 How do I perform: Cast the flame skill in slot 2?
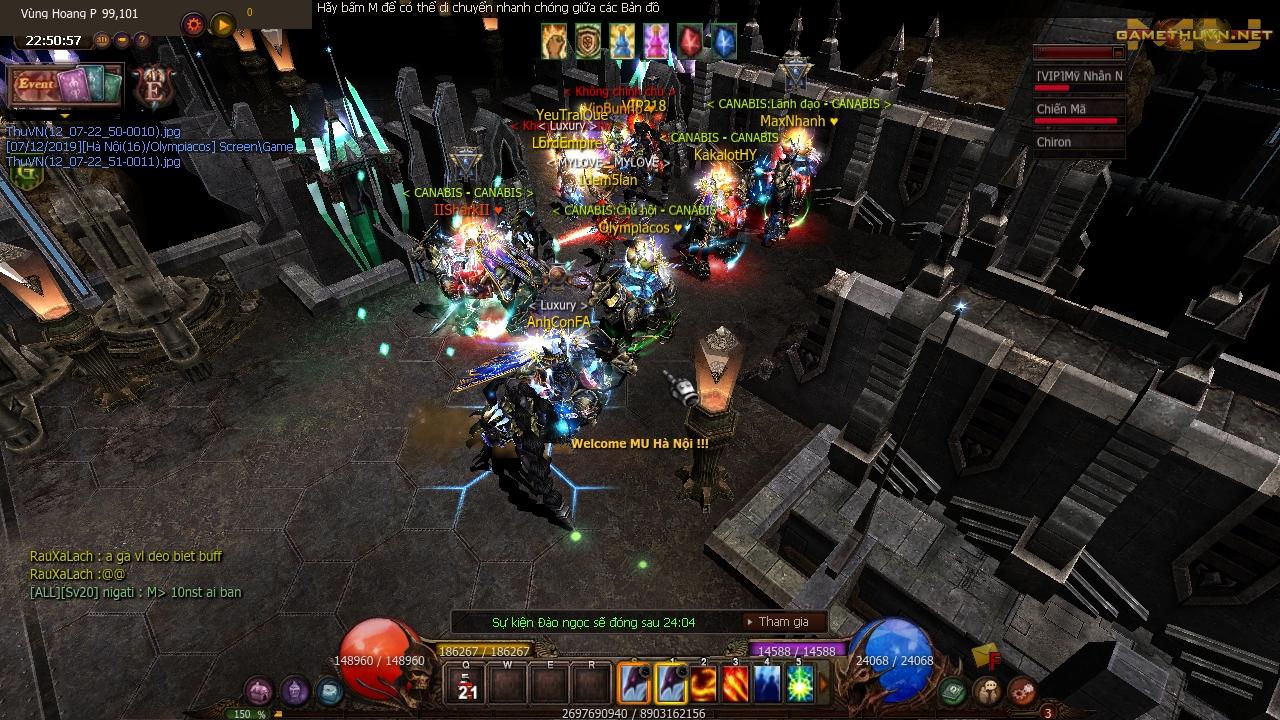point(704,683)
